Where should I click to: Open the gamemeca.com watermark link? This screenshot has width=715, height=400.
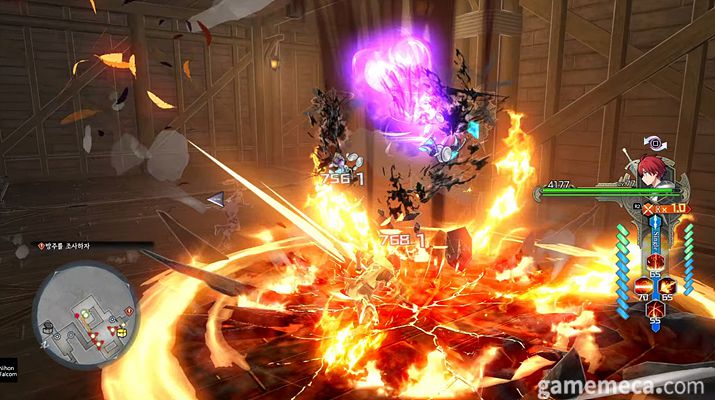point(626,386)
